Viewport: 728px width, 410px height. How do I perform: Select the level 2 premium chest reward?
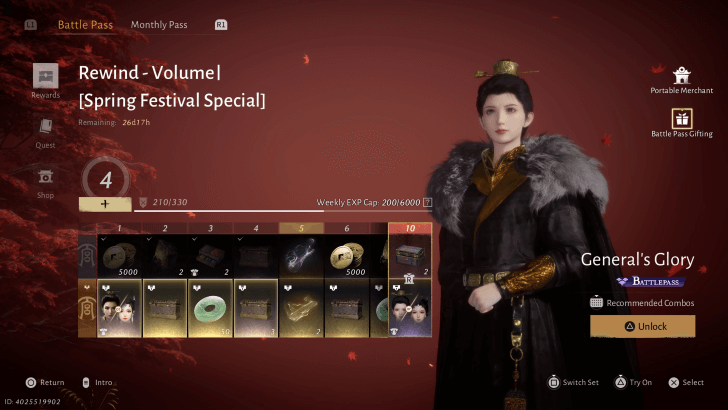165,307
